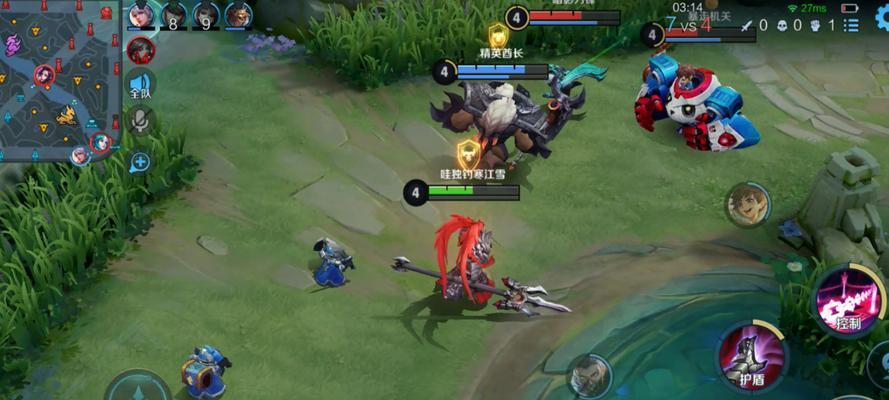The width and height of the screenshot is (889, 400).
Task: Target the brown-haired enemy hero portrait
Action: click(x=744, y=203)
